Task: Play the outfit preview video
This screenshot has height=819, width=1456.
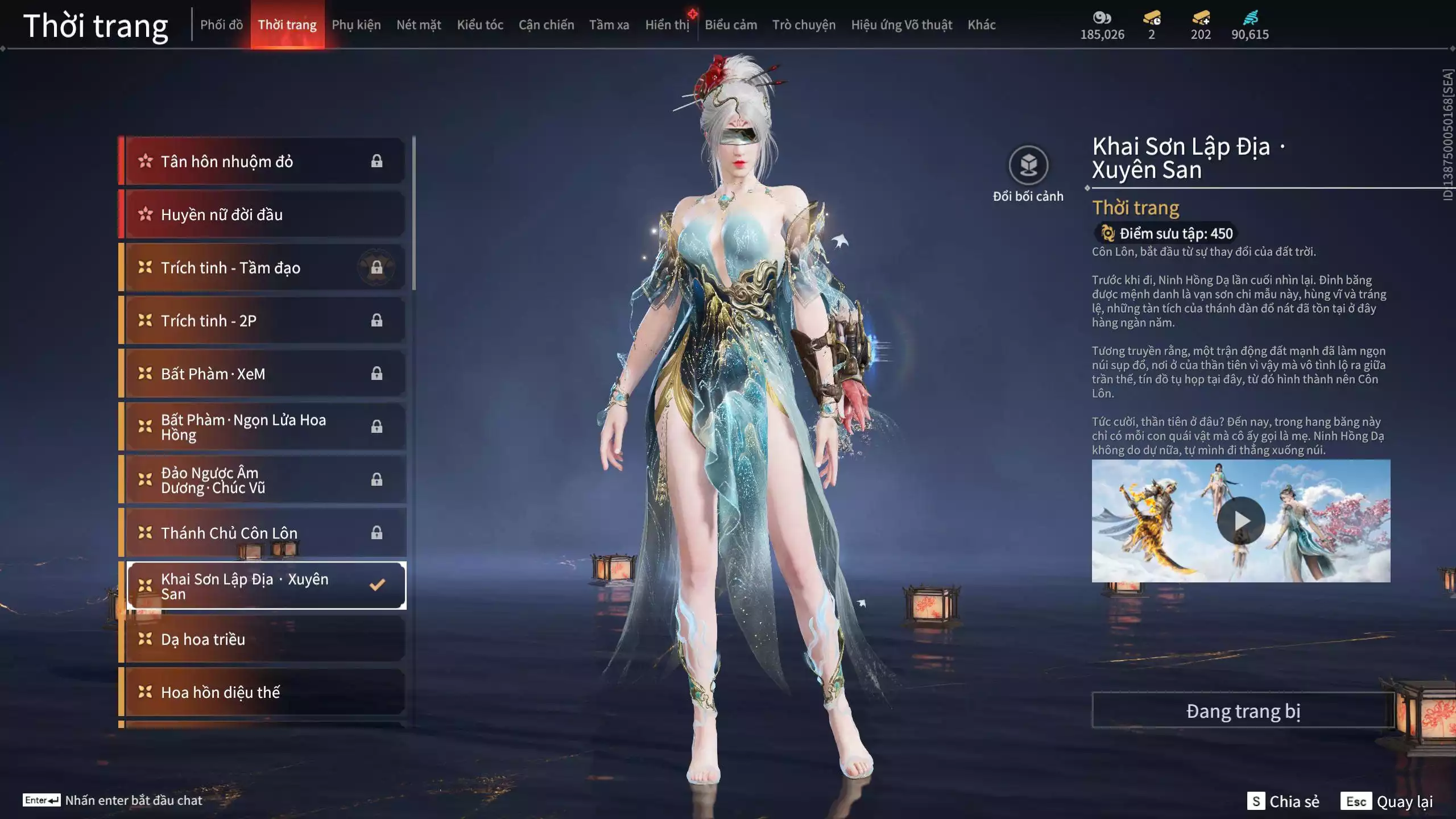Action: pos(1241,520)
